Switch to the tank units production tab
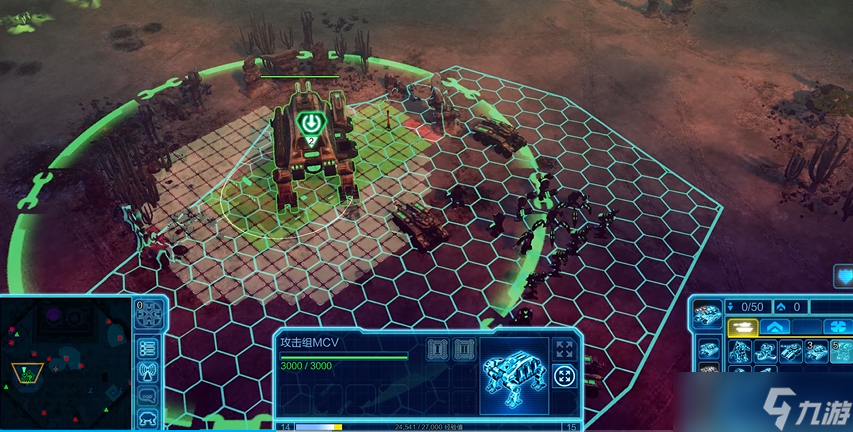Image resolution: width=853 pixels, height=432 pixels. point(741,327)
